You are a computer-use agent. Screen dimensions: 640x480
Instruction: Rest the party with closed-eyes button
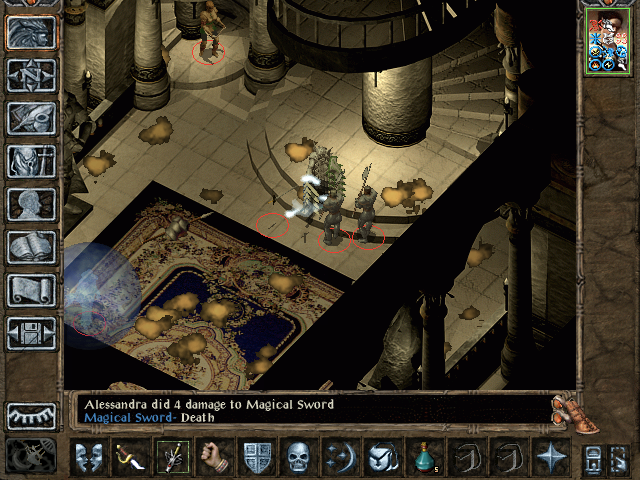pos(32,415)
